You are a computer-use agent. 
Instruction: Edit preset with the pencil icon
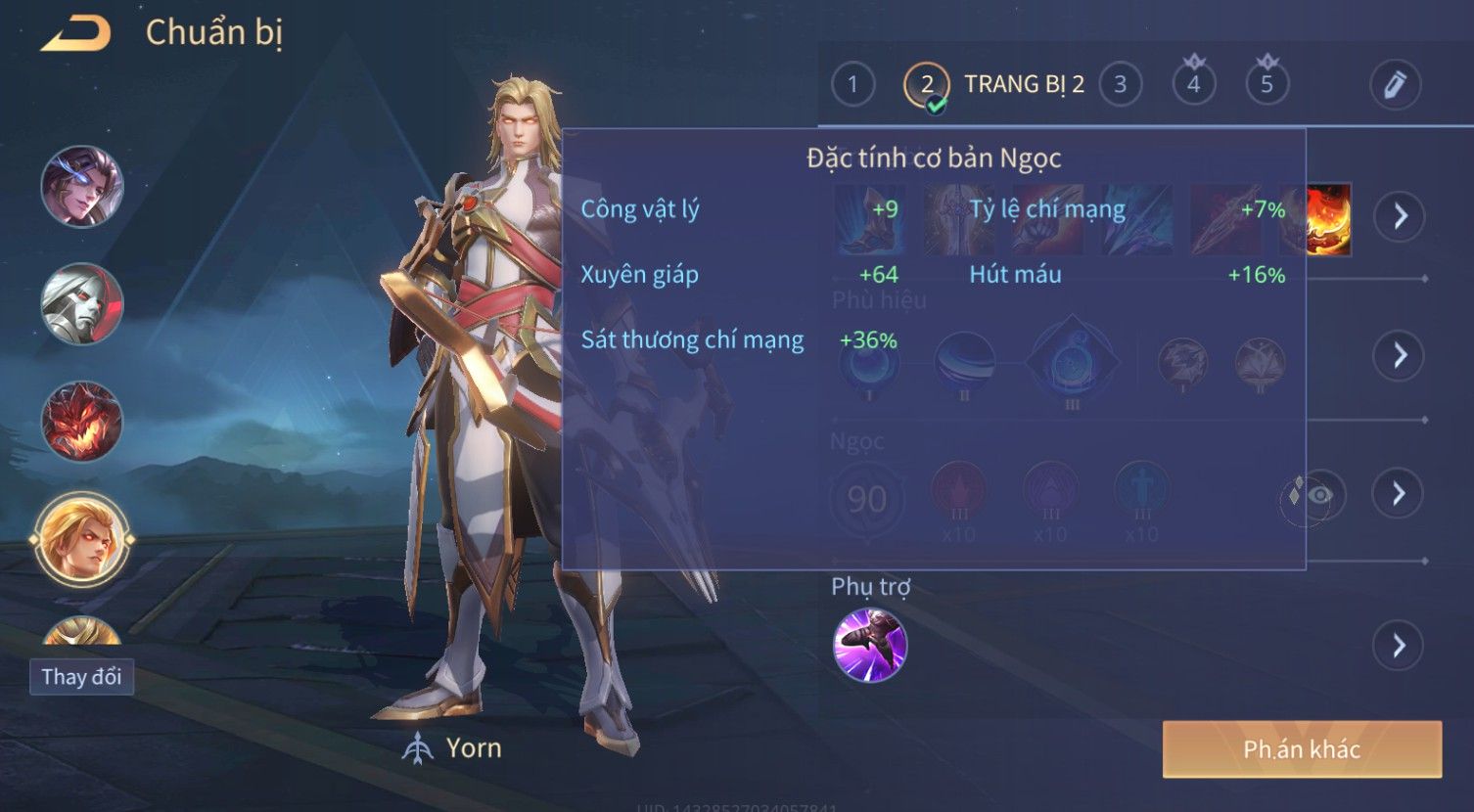[1395, 85]
